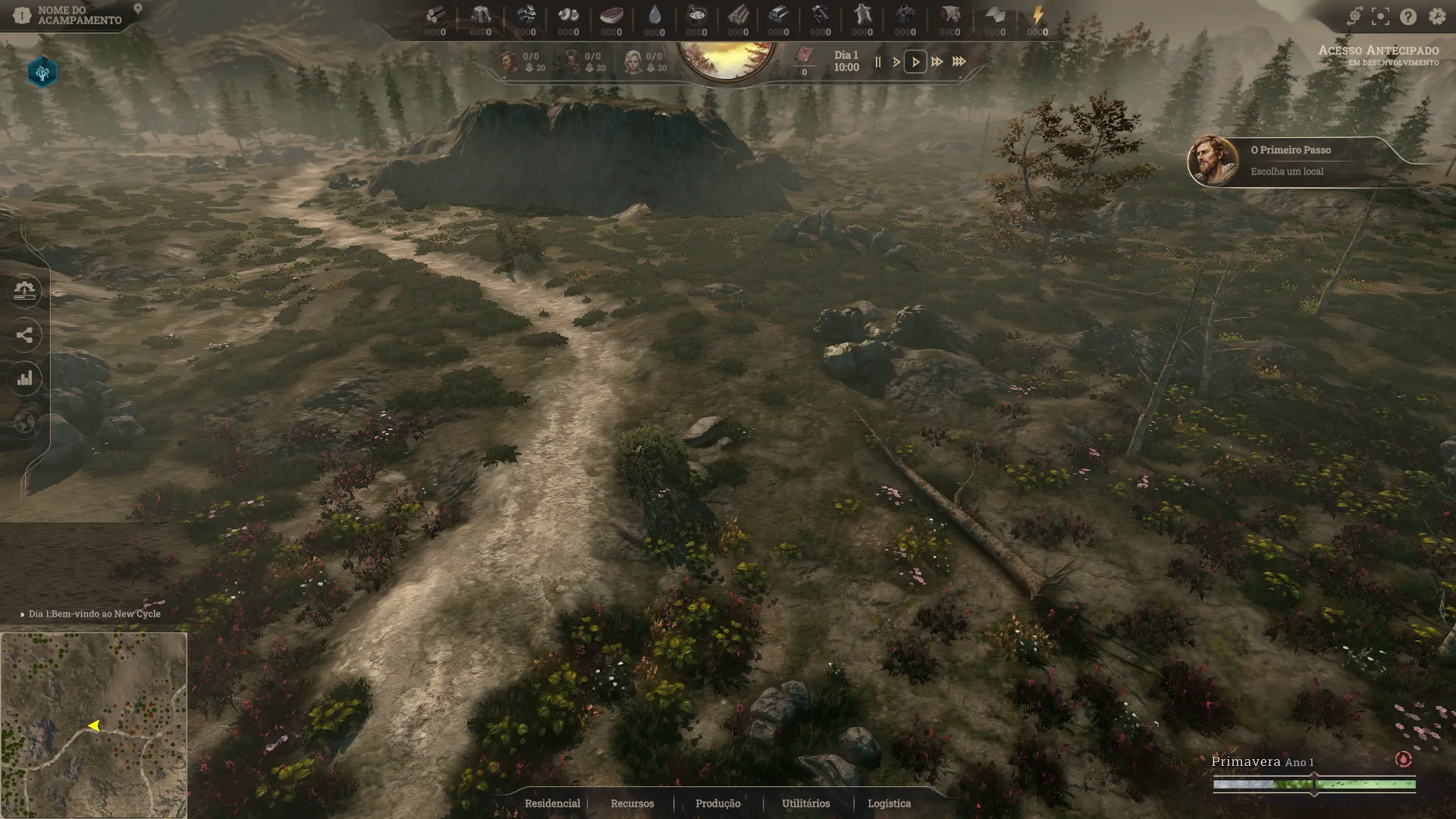The image size is (1456, 819).
Task: Activate triple fast-forward speed
Action: 959,62
